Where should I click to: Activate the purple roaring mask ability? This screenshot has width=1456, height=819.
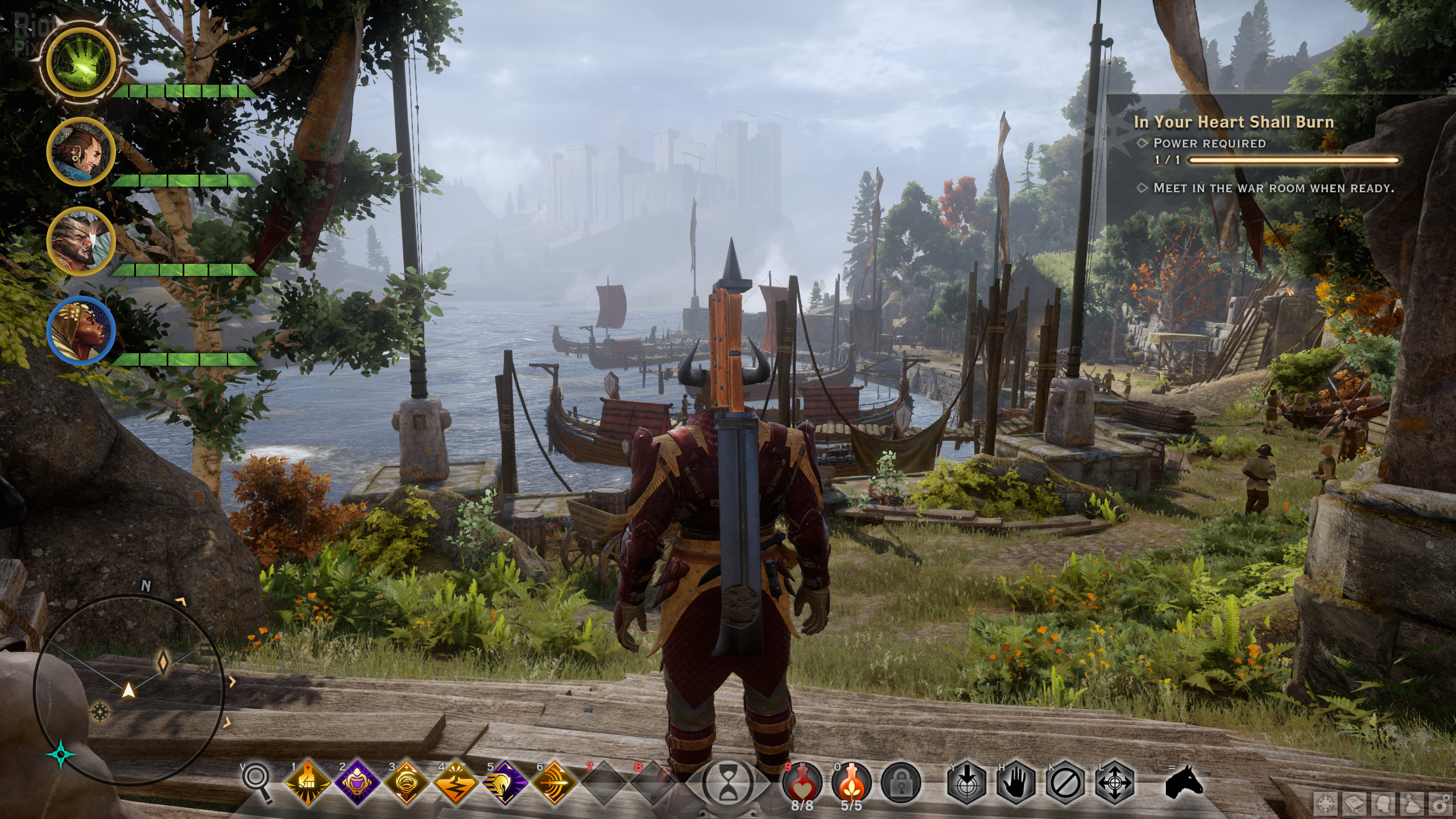click(358, 782)
